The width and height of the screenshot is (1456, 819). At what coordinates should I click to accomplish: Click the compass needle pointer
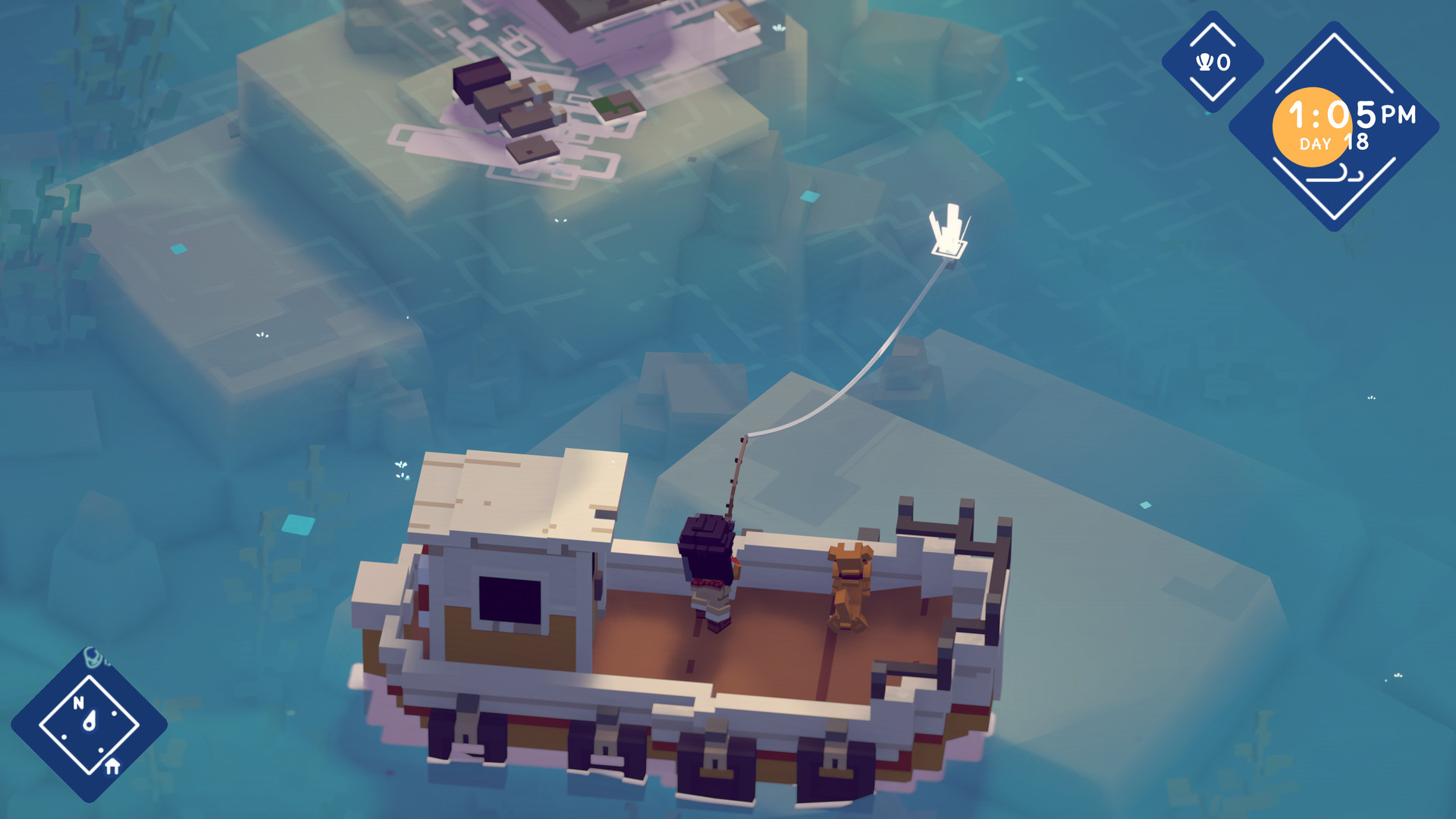(x=89, y=719)
